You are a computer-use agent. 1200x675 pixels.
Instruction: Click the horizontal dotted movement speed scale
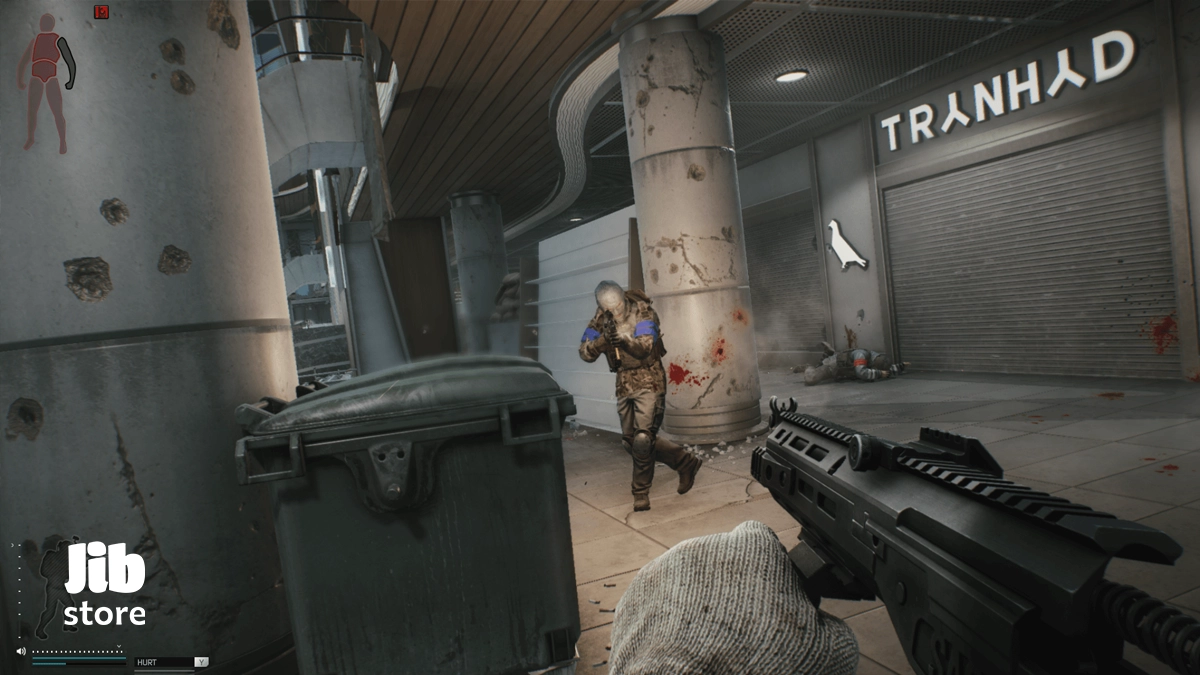click(78, 651)
